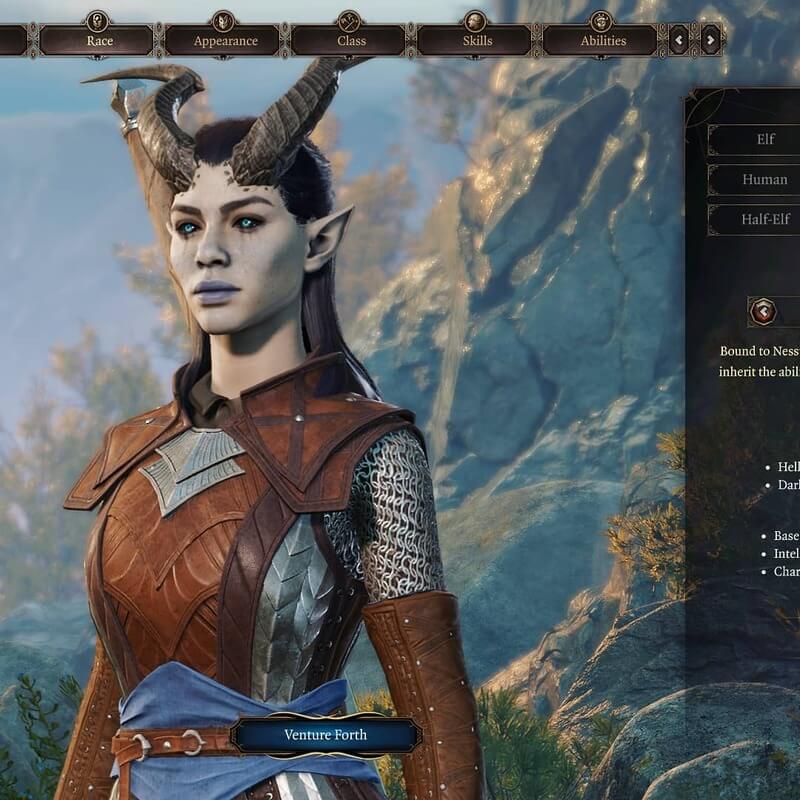This screenshot has height=800, width=800.
Task: Click the left arrow beside Abilities
Action: pos(680,40)
